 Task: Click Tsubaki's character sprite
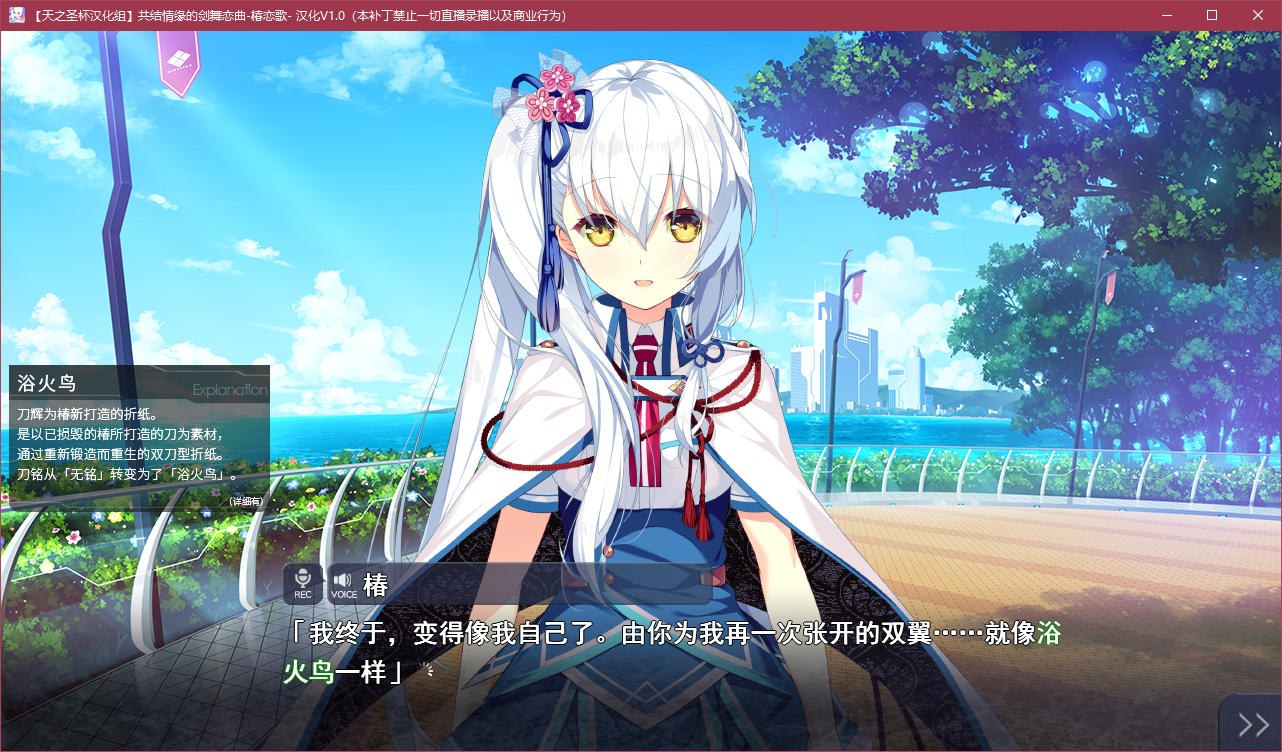(x=630, y=300)
